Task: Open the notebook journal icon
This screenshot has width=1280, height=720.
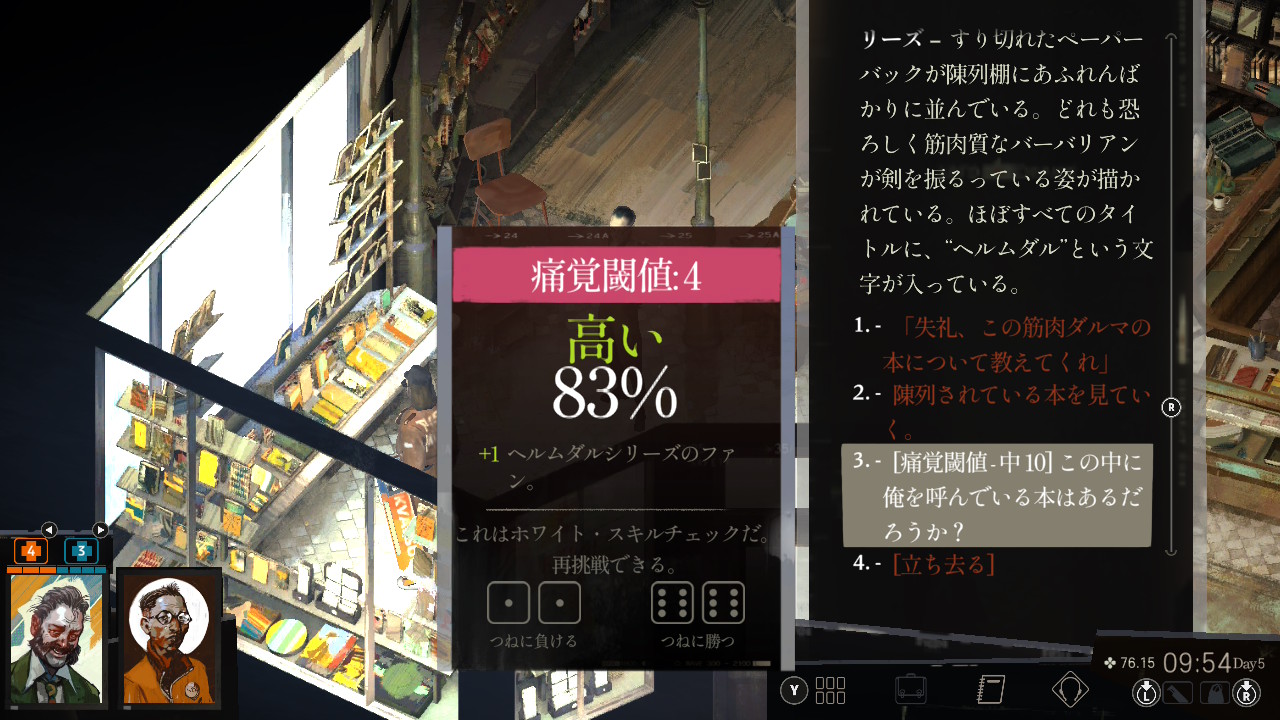Action: pyautogui.click(x=990, y=690)
